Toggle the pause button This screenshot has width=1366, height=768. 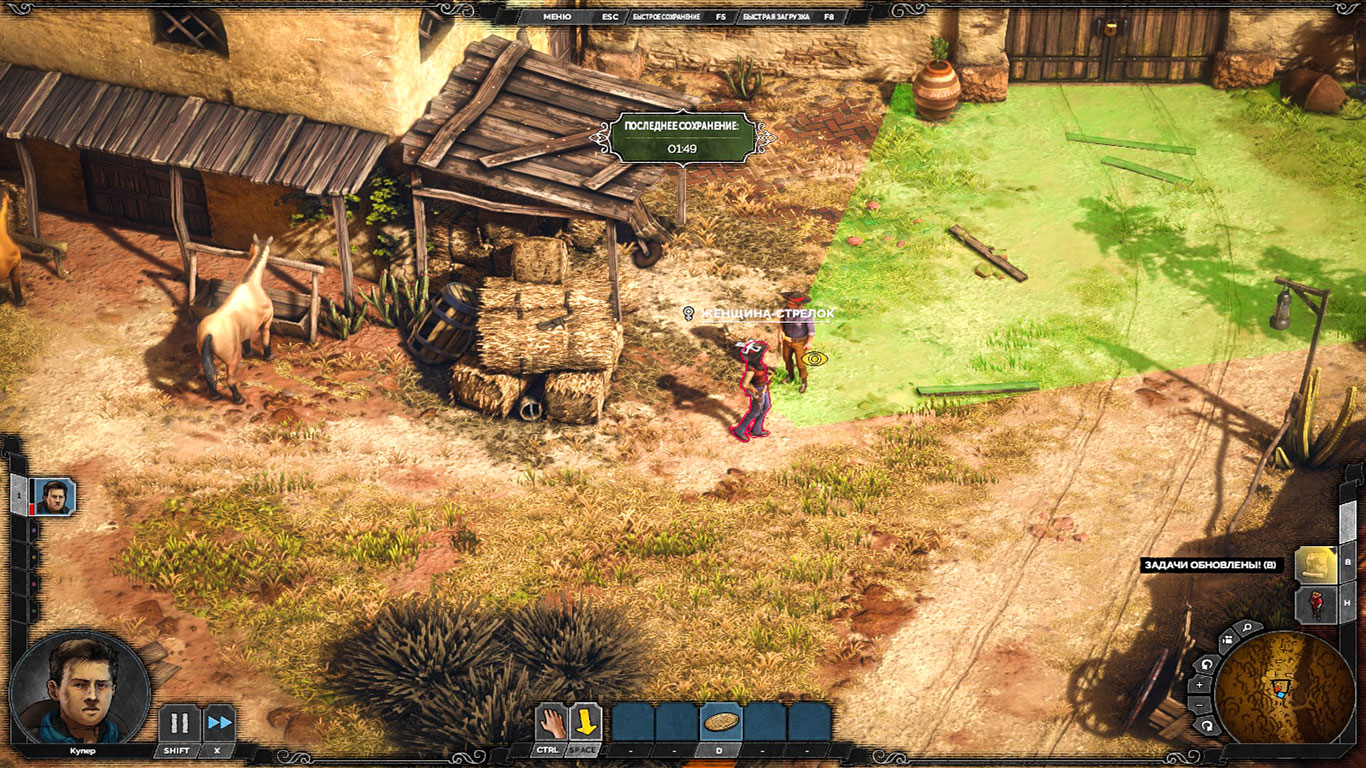coord(180,722)
